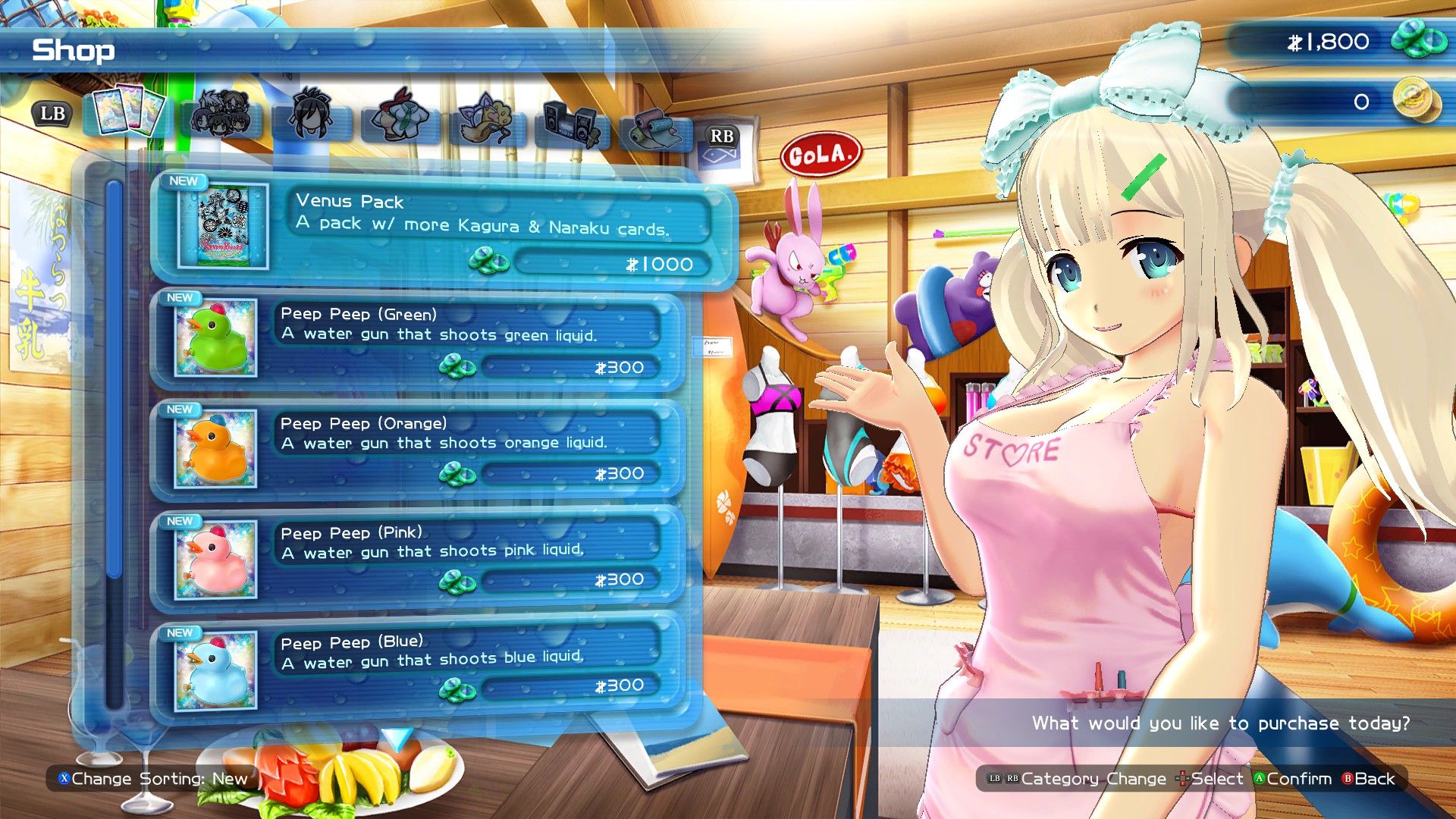Viewport: 1456px width, 819px height.
Task: Change the sorting order from New
Action: 154,779
